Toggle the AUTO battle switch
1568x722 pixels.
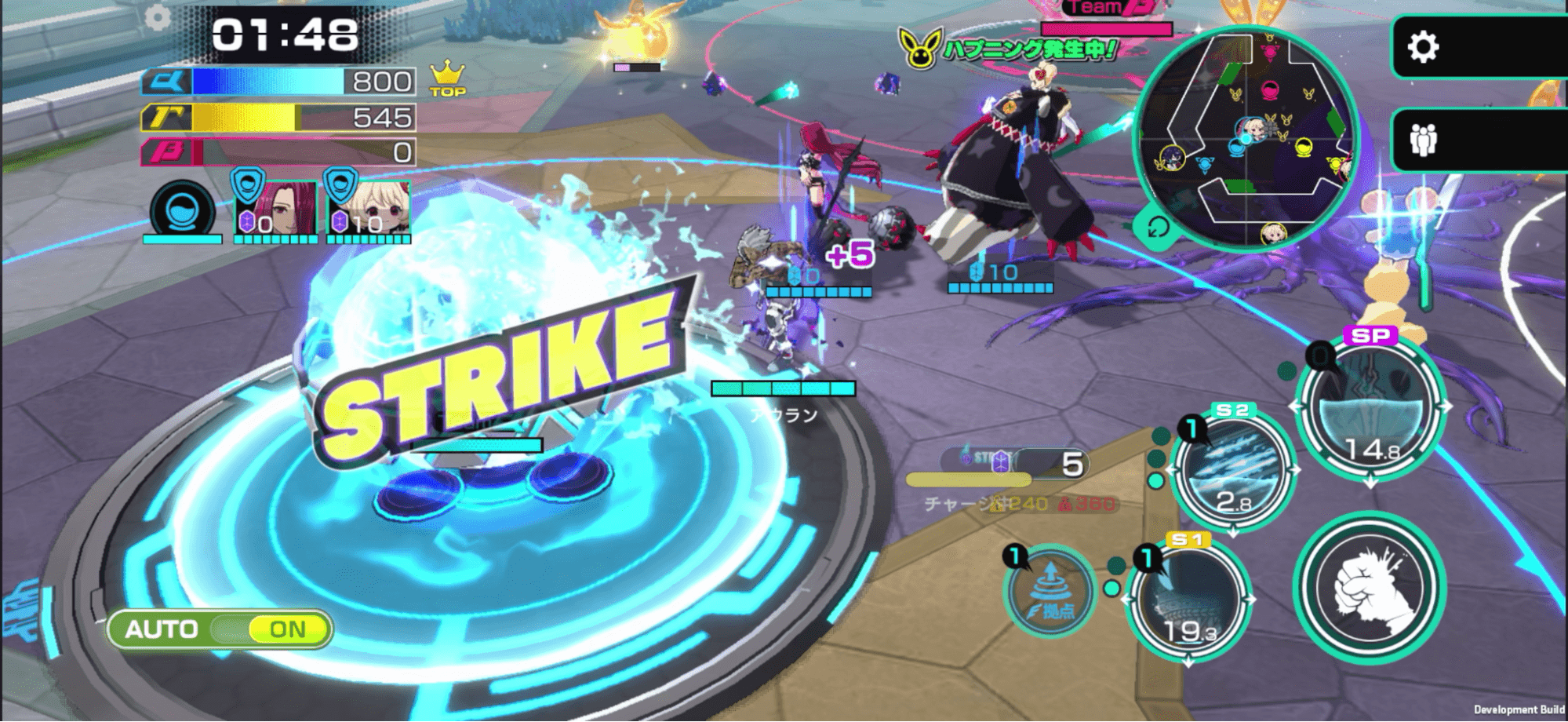point(220,629)
